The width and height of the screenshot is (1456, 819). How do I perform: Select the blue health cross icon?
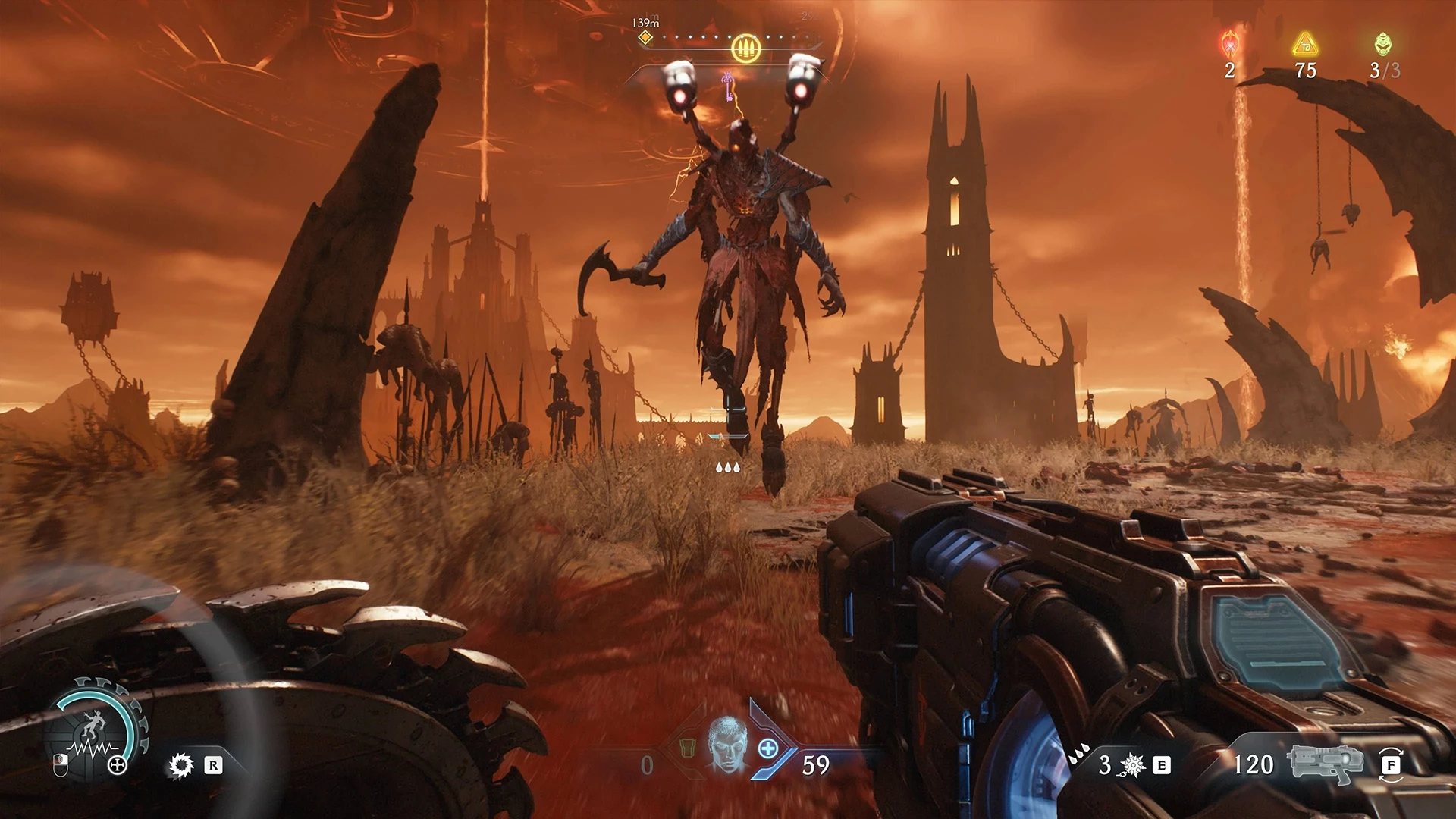(768, 749)
